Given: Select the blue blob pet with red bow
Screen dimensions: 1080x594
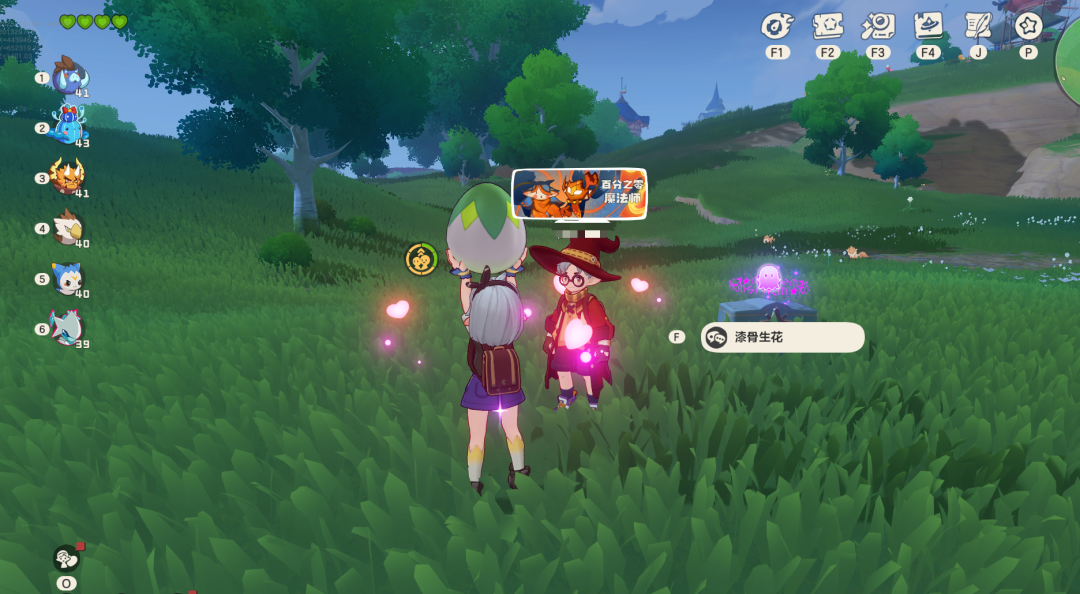Looking at the screenshot, I should tap(68, 127).
